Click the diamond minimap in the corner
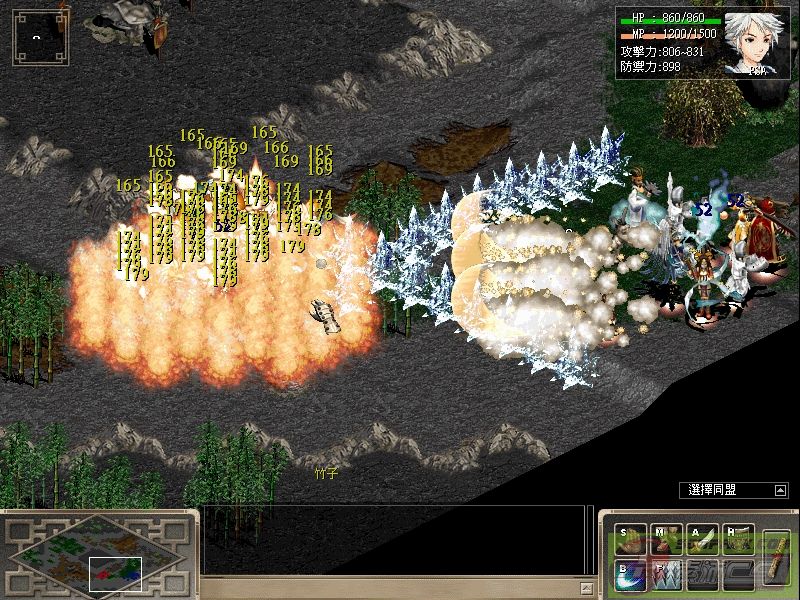 (x=98, y=556)
